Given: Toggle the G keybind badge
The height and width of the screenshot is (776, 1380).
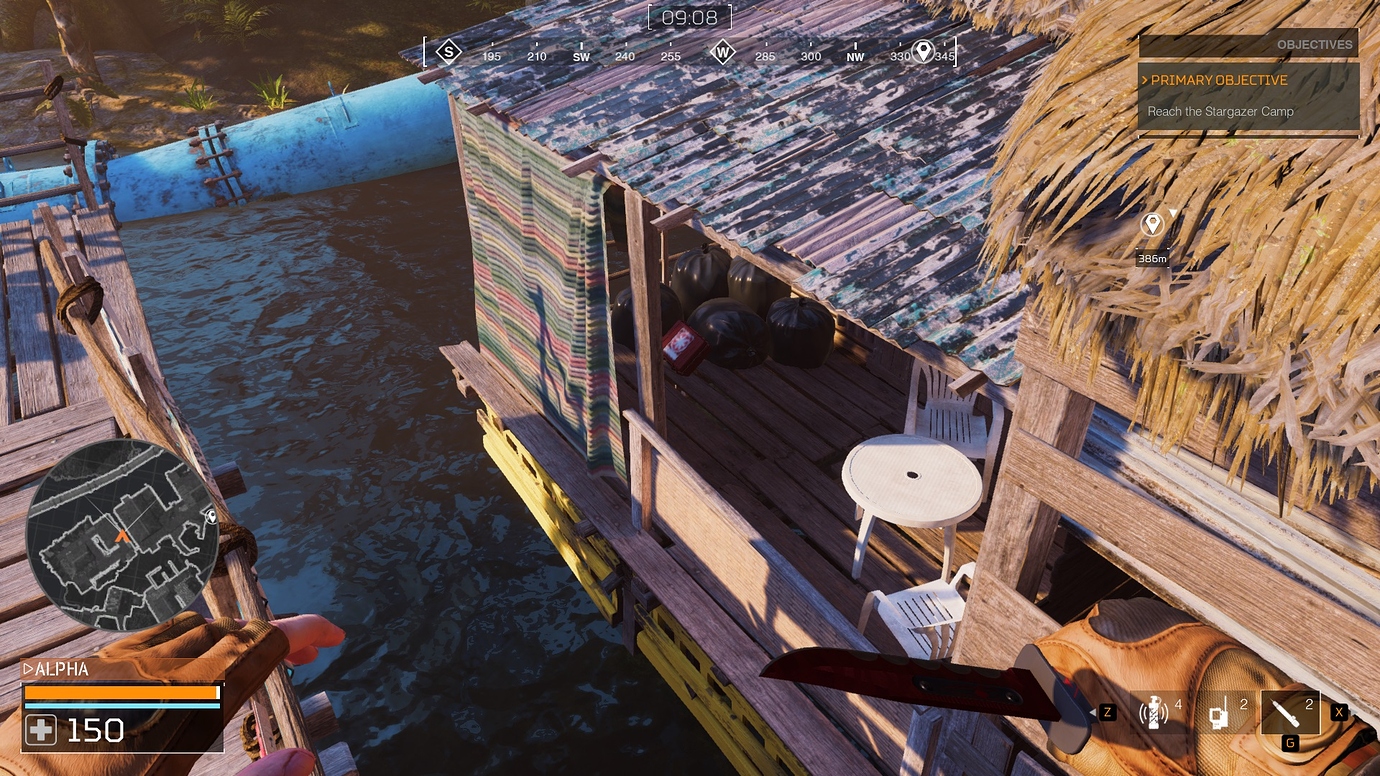Looking at the screenshot, I should 1288,742.
